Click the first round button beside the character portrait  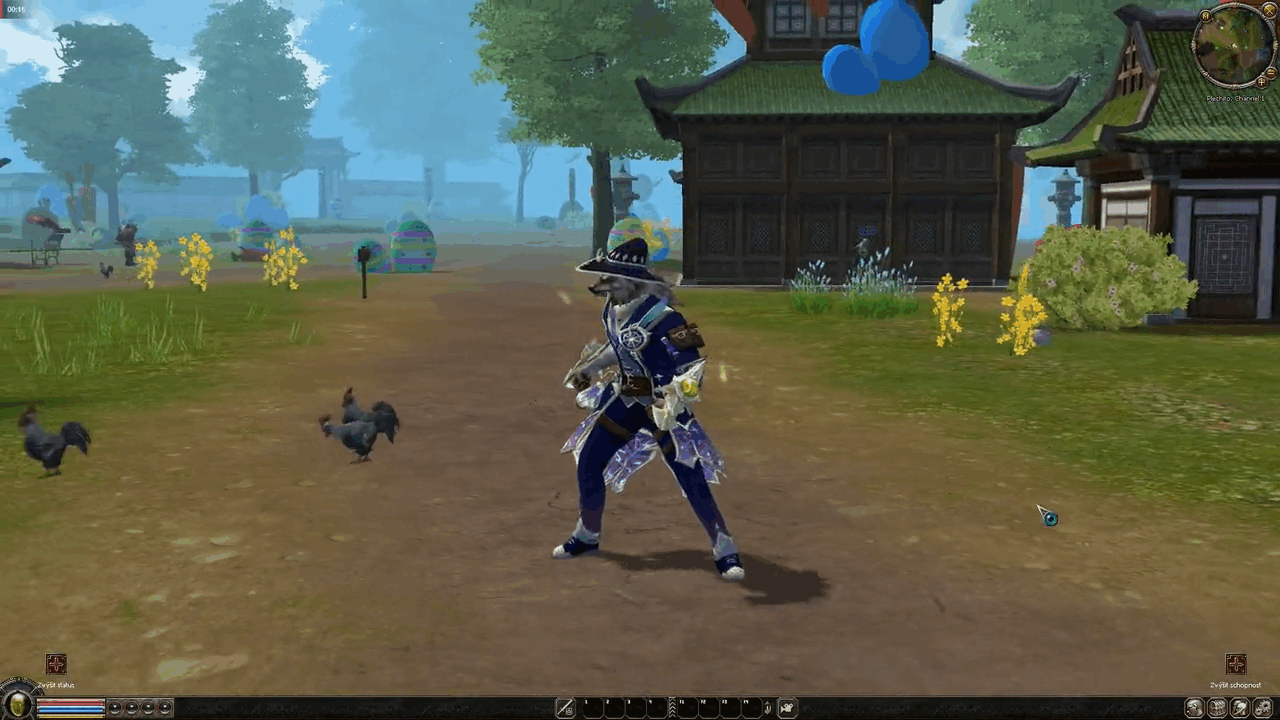[x=115, y=707]
